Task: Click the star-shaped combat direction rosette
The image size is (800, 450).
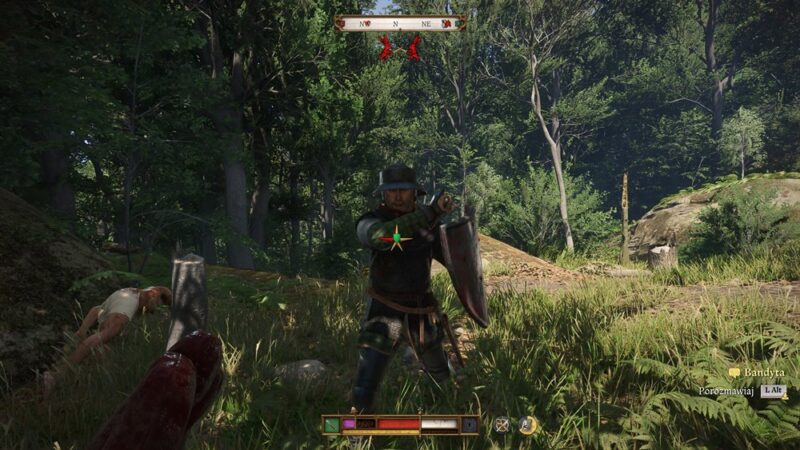Action: [398, 239]
